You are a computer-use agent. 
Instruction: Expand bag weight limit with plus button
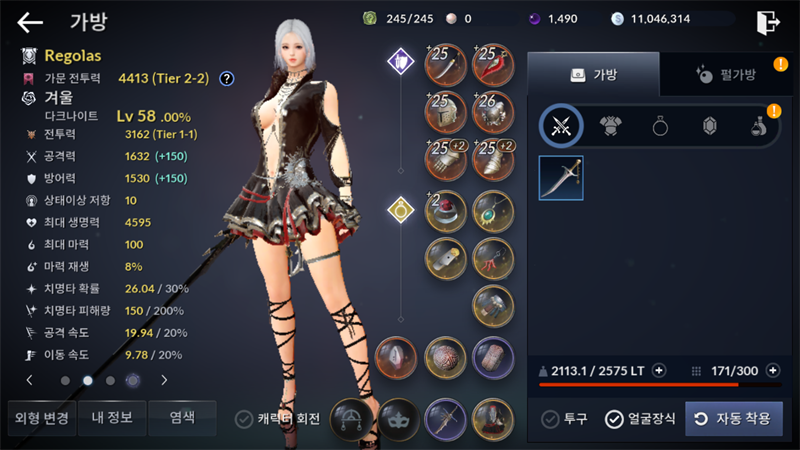pyautogui.click(x=659, y=371)
